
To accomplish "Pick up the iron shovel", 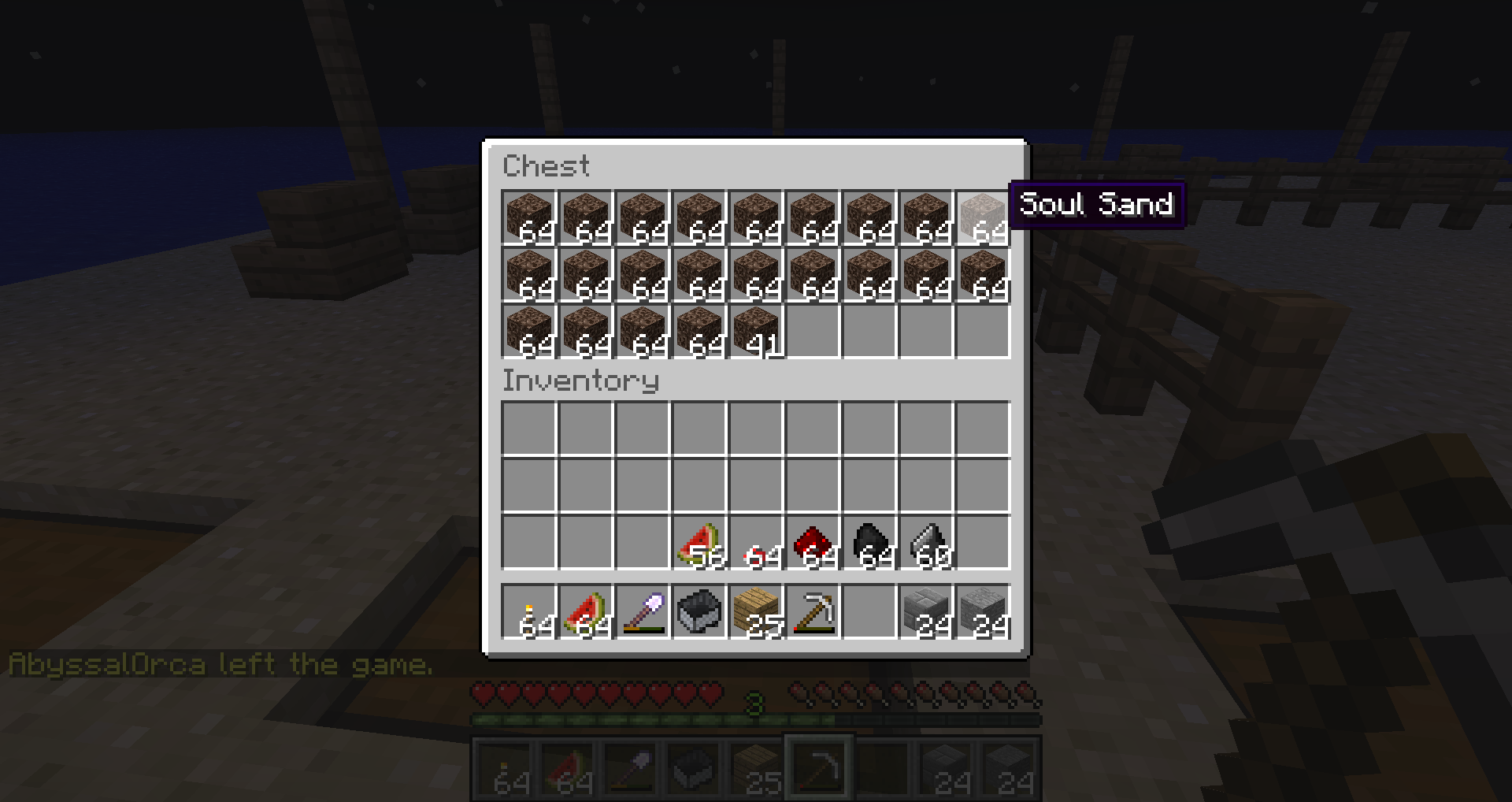I will 643,612.
